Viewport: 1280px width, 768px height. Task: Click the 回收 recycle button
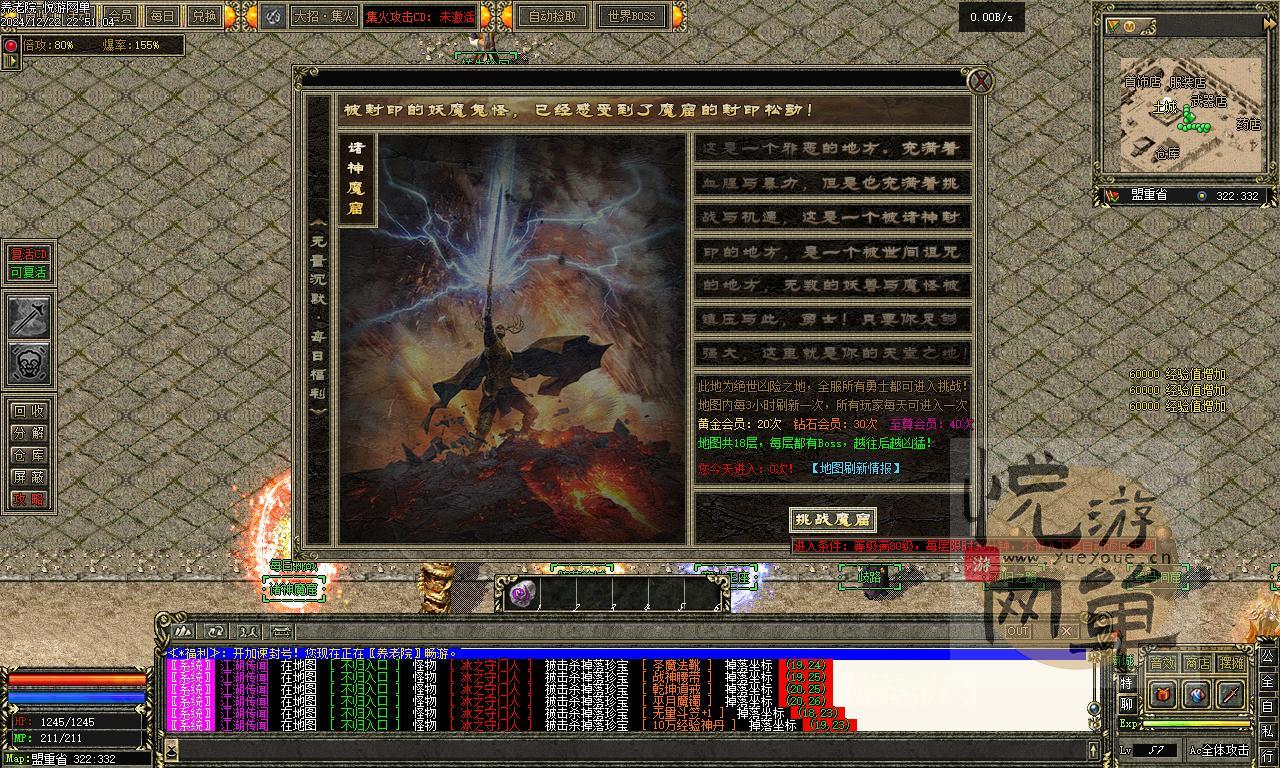(x=28, y=411)
